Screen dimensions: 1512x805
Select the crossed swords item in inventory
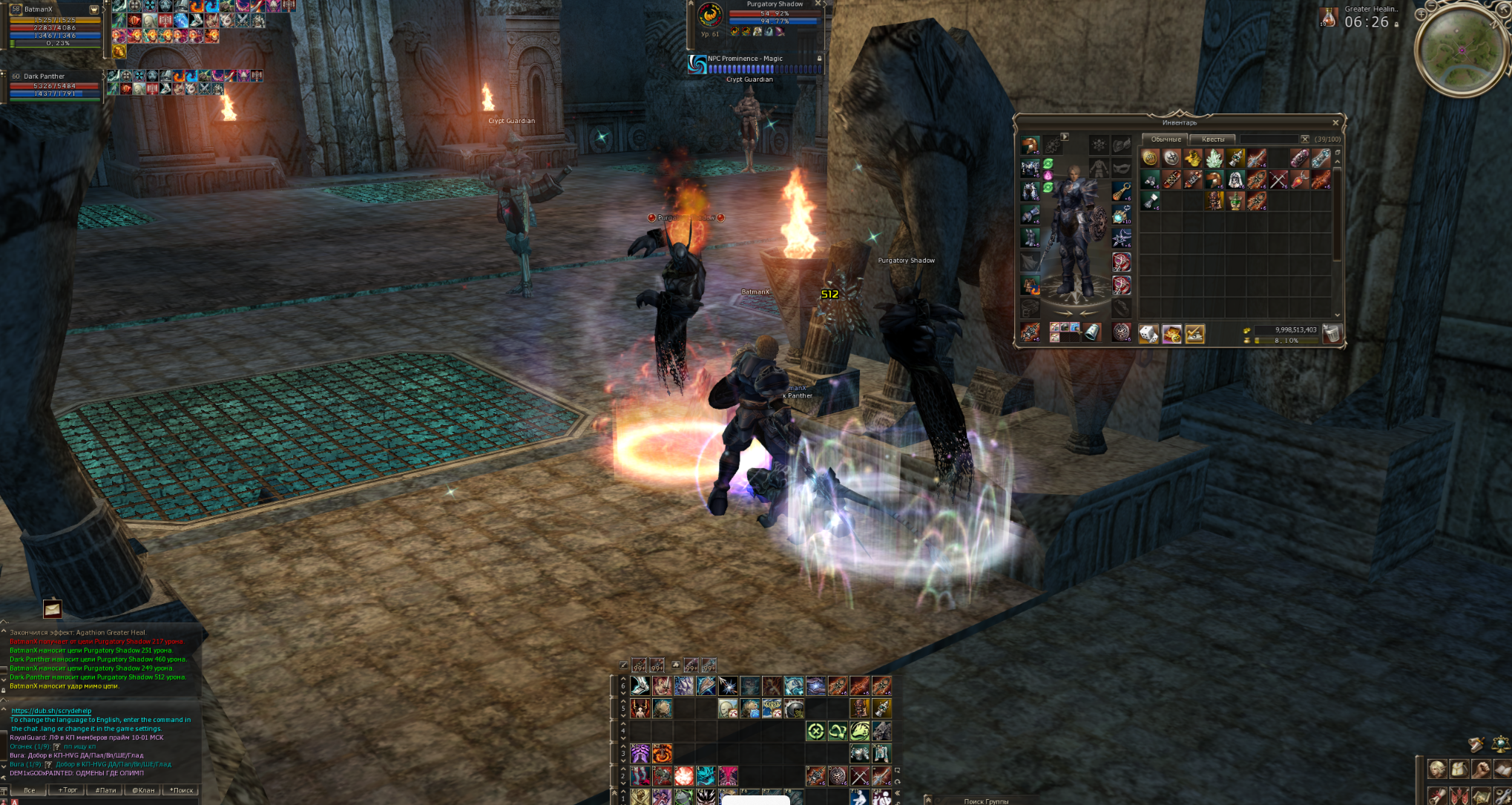pos(1278,180)
